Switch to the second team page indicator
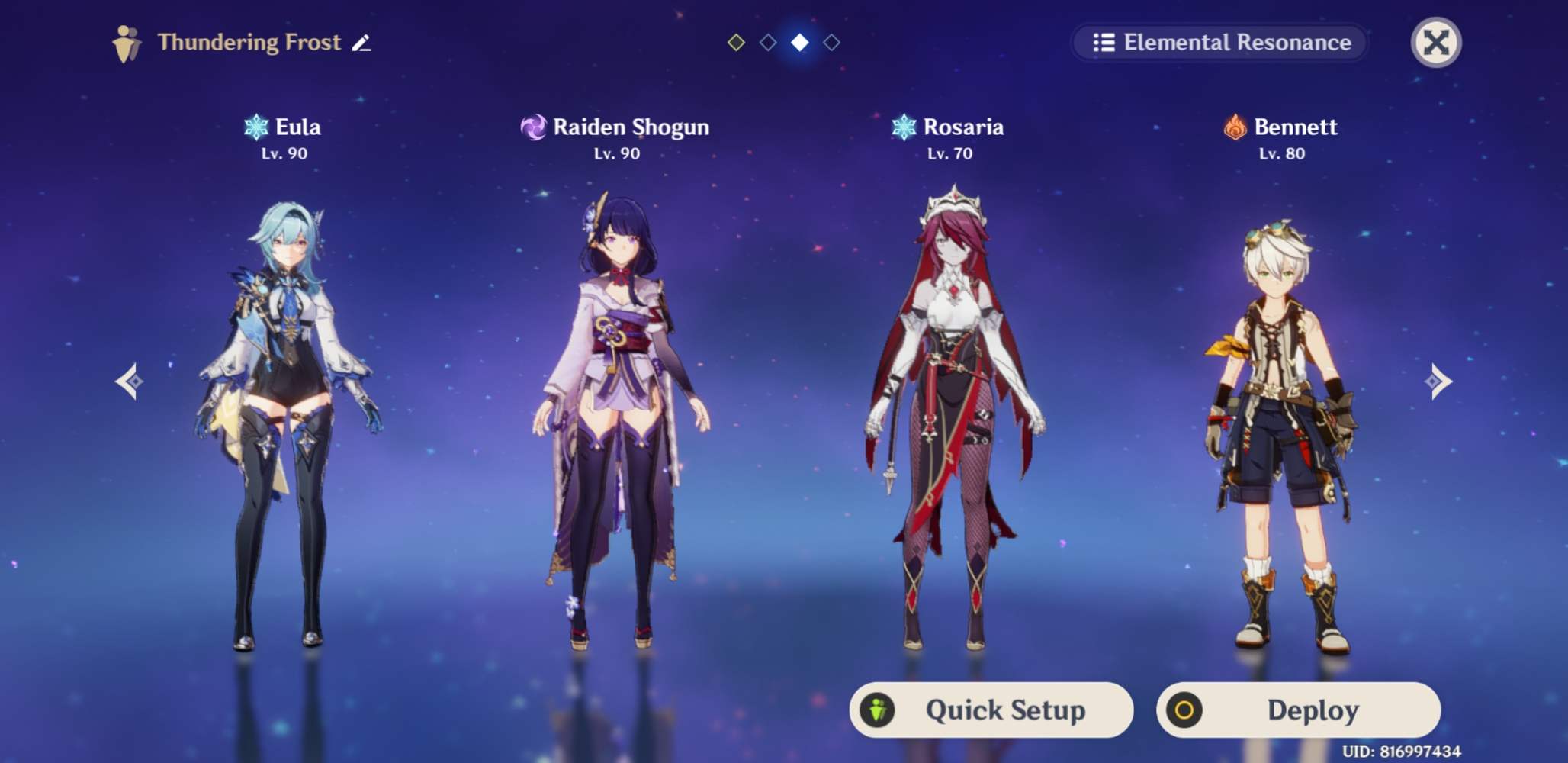Screen dimensions: 1568x763 (x=768, y=43)
